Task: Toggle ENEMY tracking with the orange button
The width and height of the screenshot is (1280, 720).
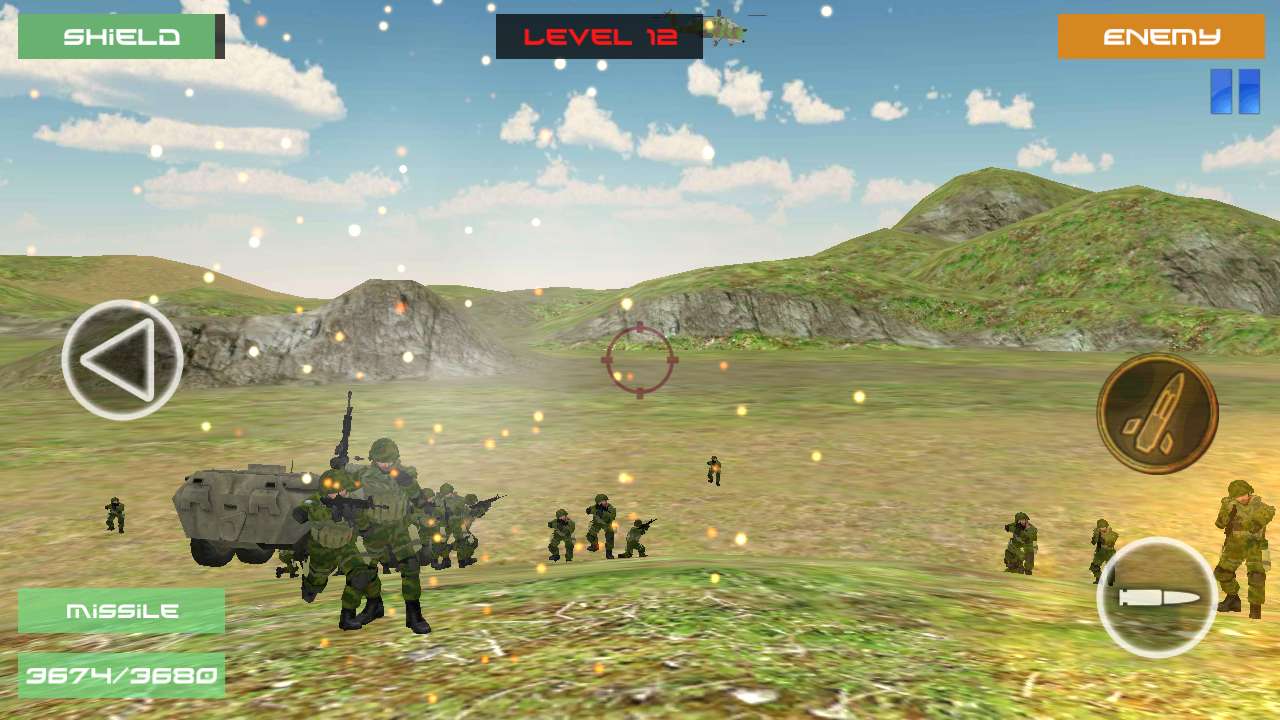Action: (x=1160, y=37)
